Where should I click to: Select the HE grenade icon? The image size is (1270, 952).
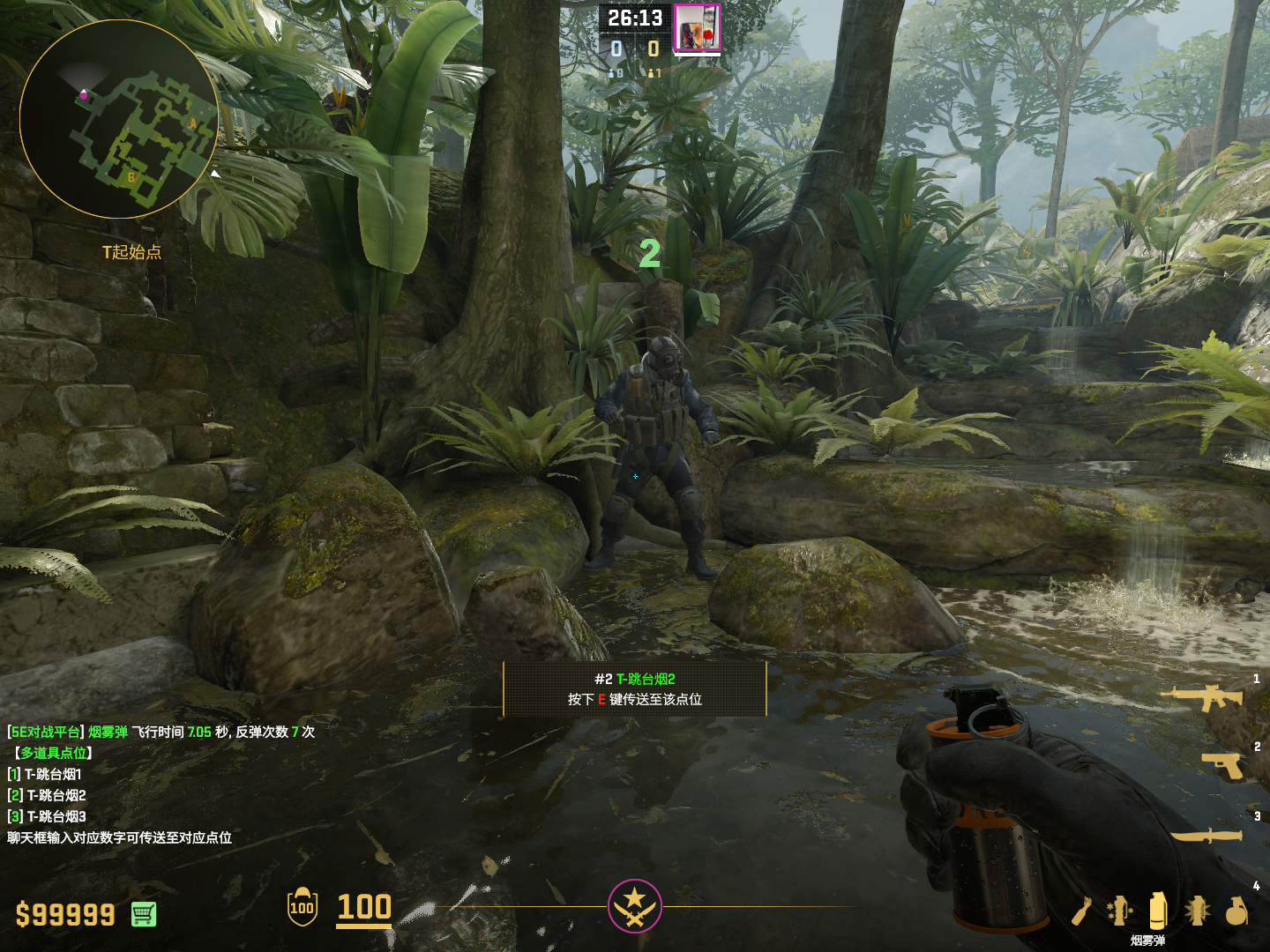point(1236,911)
